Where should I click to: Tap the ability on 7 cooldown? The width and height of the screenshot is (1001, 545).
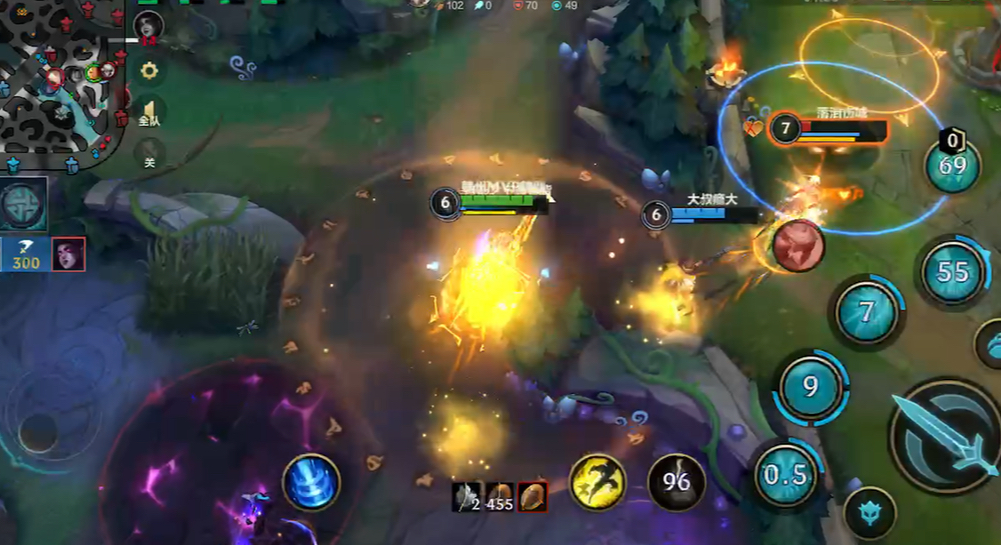click(x=867, y=310)
